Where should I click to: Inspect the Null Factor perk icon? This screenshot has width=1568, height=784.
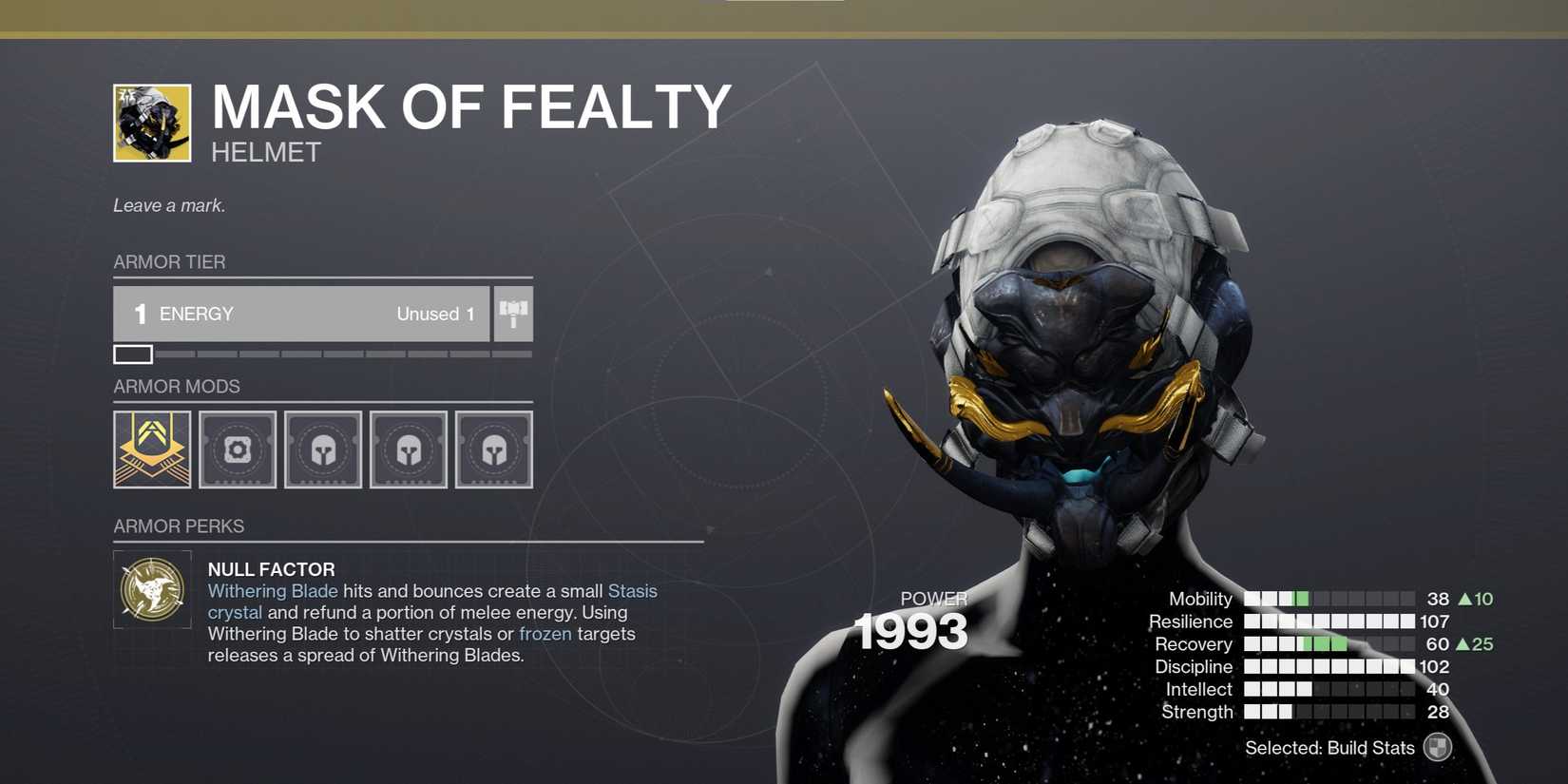[x=151, y=589]
